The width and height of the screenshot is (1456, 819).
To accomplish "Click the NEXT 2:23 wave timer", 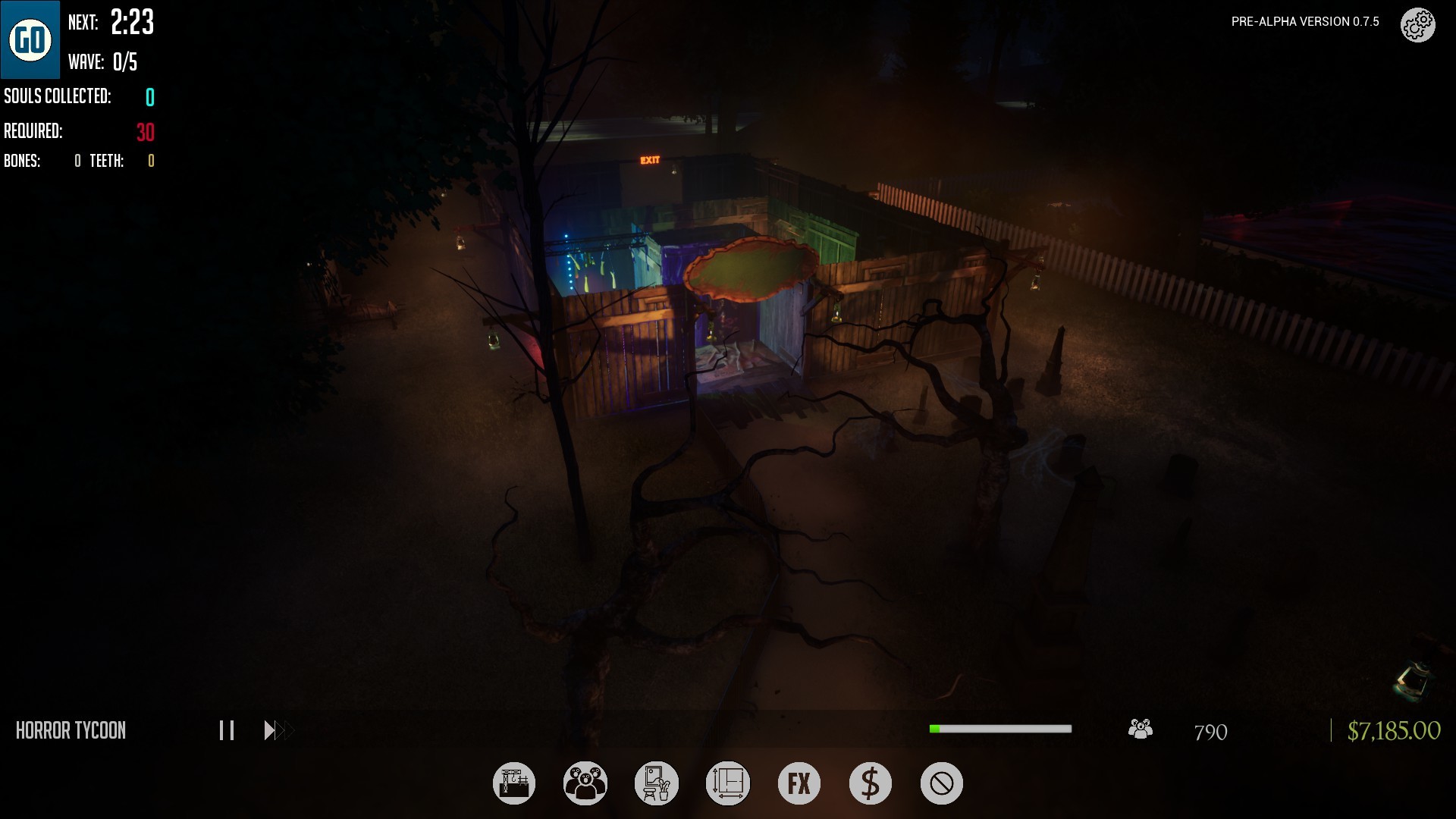I will [x=111, y=23].
